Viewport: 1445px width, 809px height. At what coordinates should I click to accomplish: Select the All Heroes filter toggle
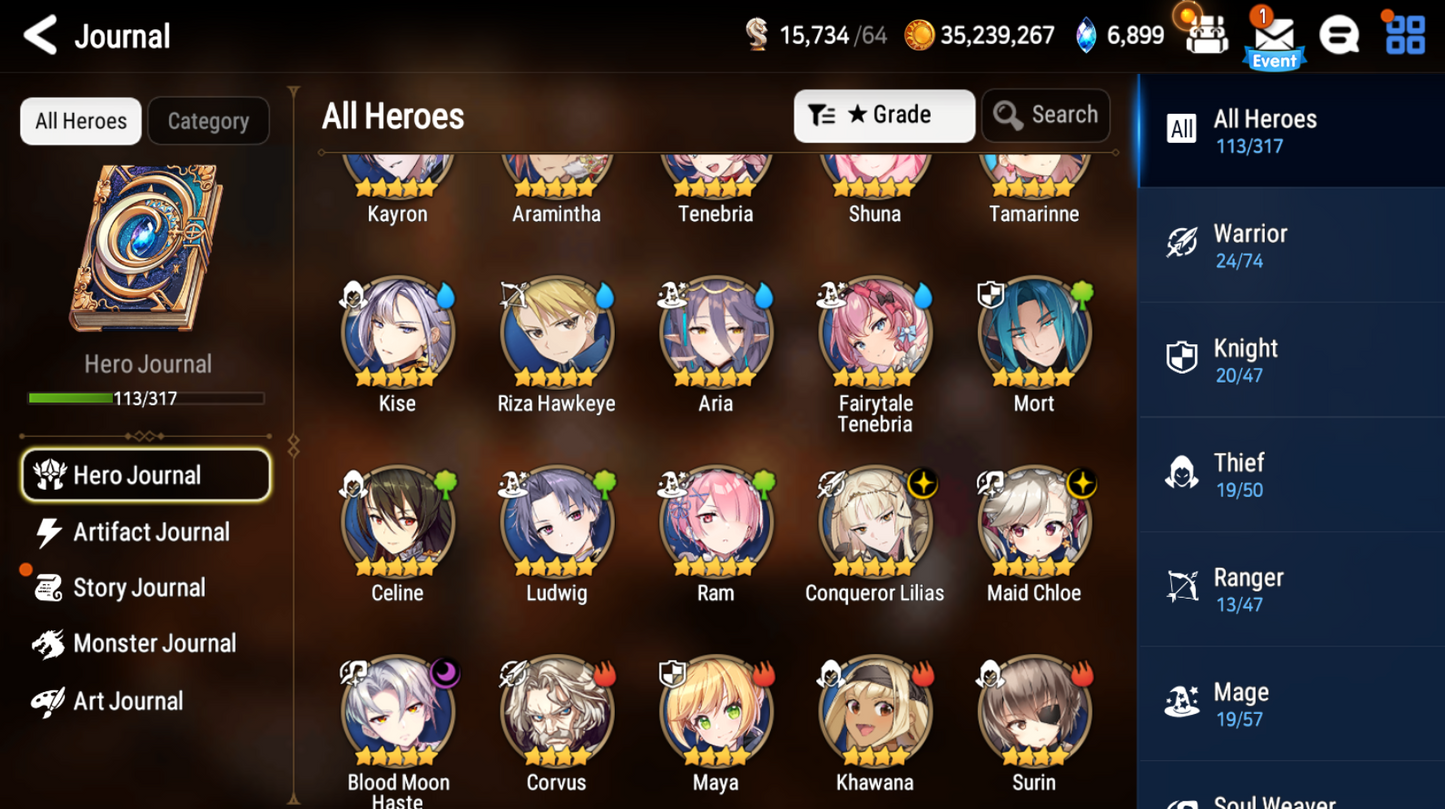79,120
